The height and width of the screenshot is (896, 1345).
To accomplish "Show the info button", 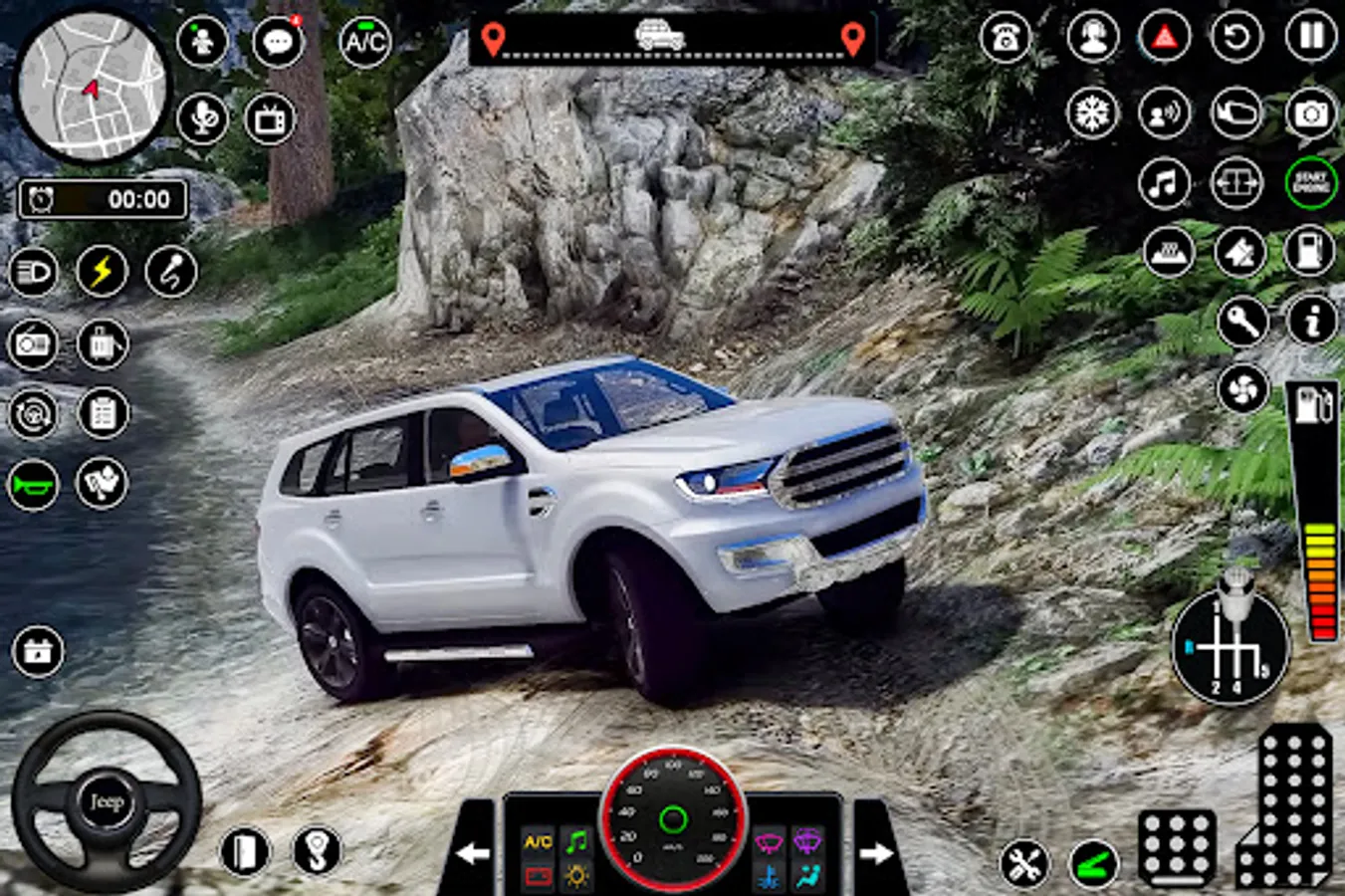I will [1311, 321].
